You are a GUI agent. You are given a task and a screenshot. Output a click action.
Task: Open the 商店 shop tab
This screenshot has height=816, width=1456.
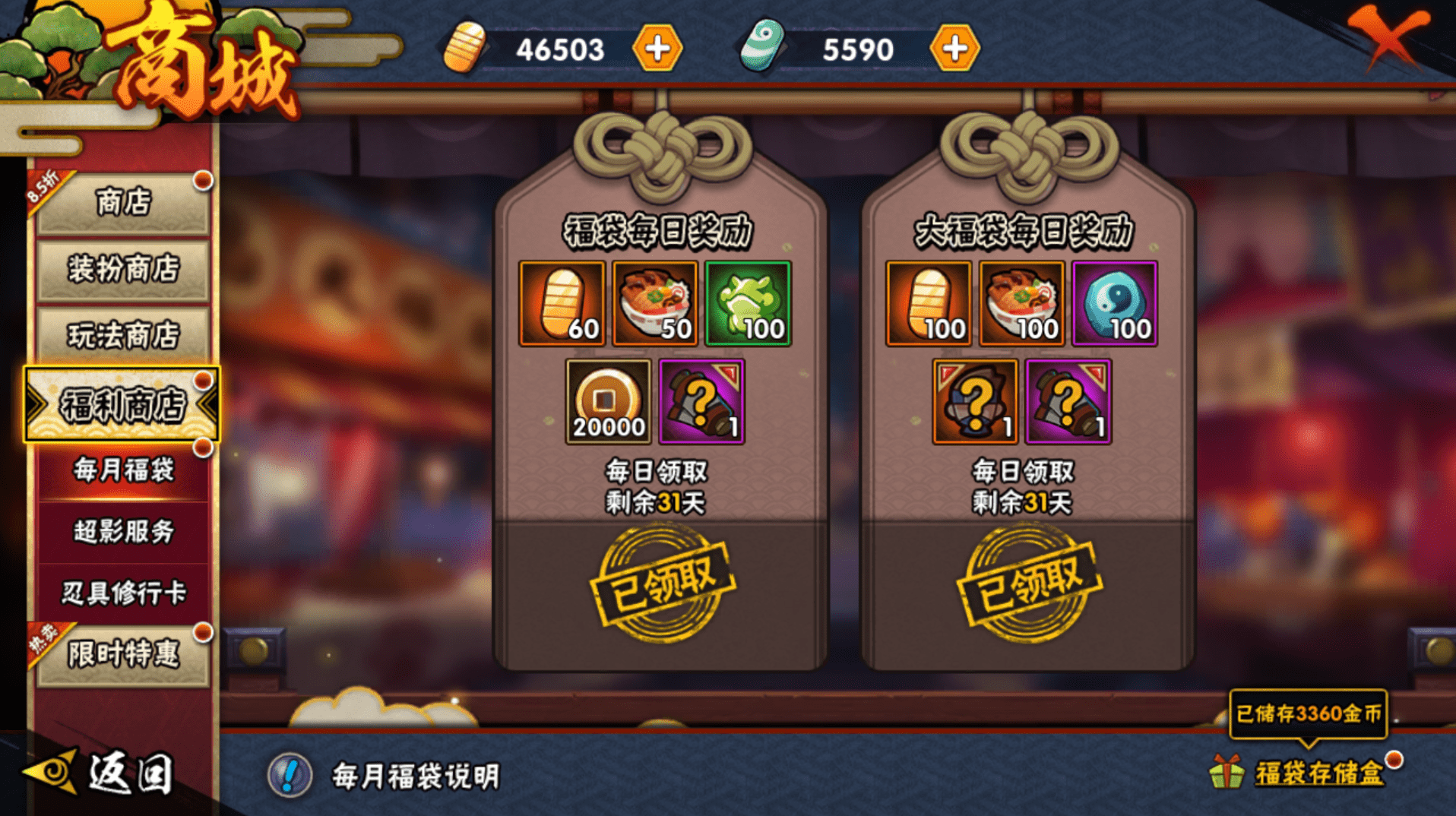[x=122, y=203]
